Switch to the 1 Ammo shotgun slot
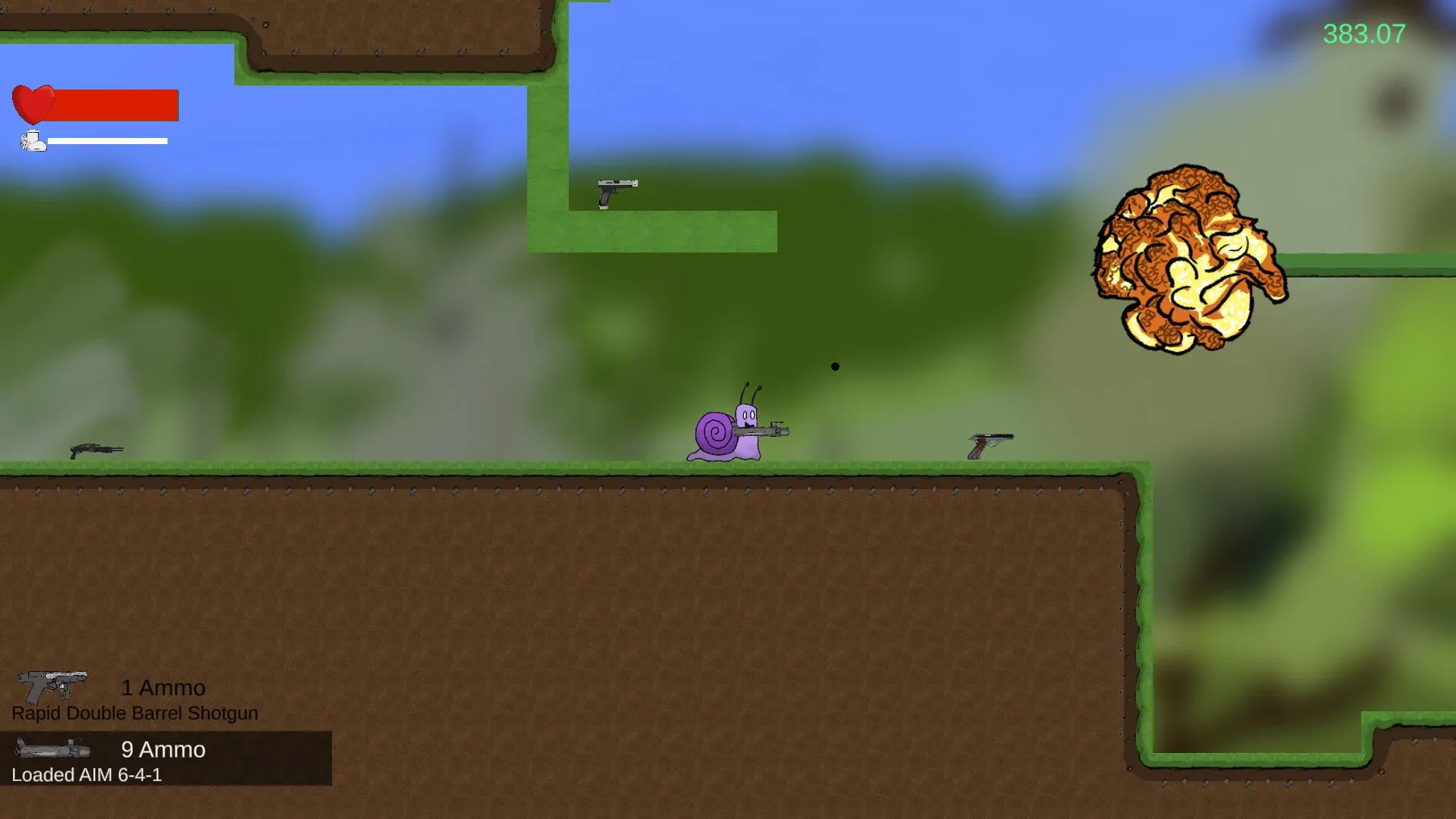The height and width of the screenshot is (819, 1456). (162, 688)
